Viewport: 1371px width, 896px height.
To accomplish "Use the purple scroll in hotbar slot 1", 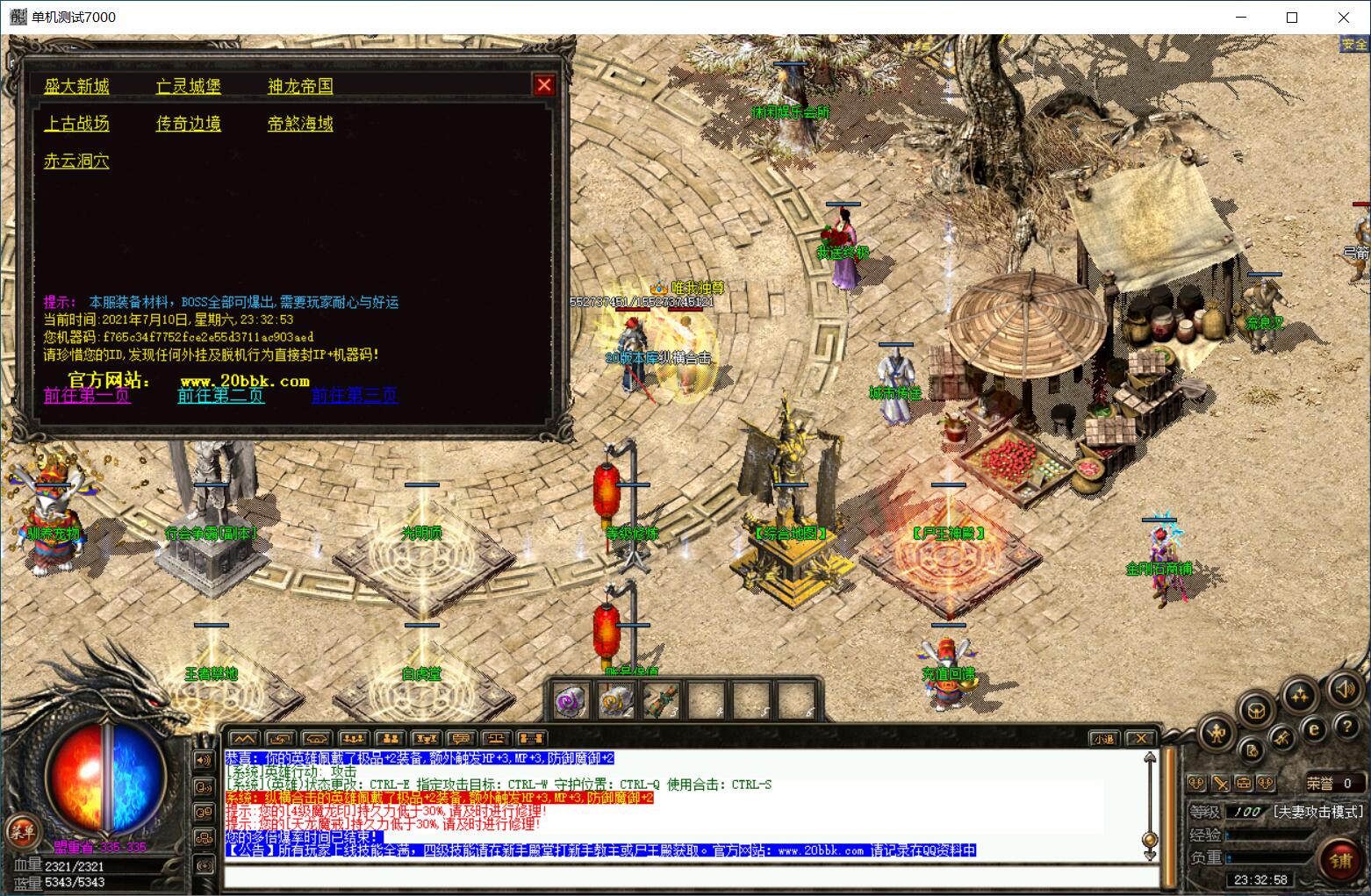I will 572,700.
